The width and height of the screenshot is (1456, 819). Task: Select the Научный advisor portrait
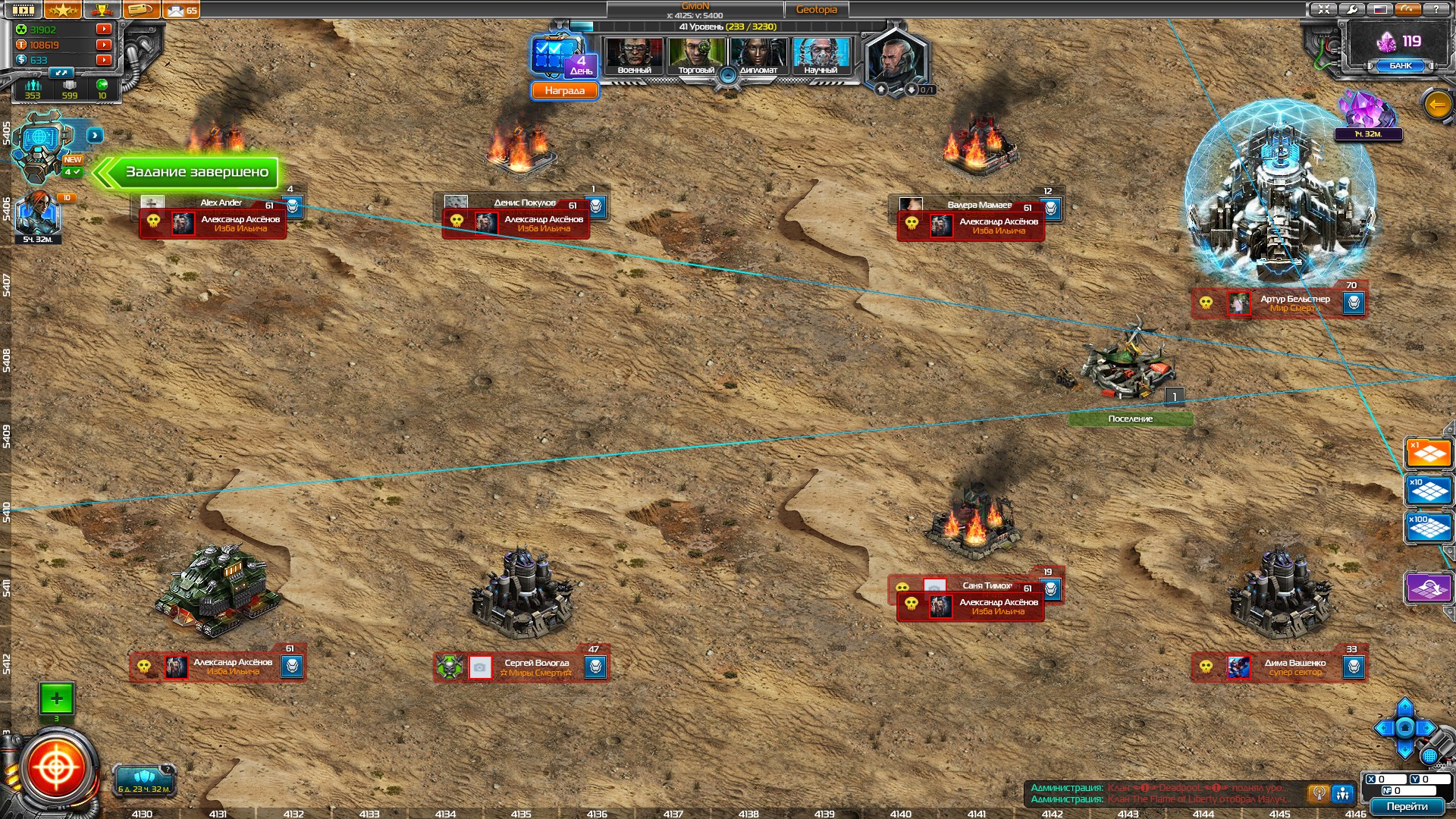821,57
